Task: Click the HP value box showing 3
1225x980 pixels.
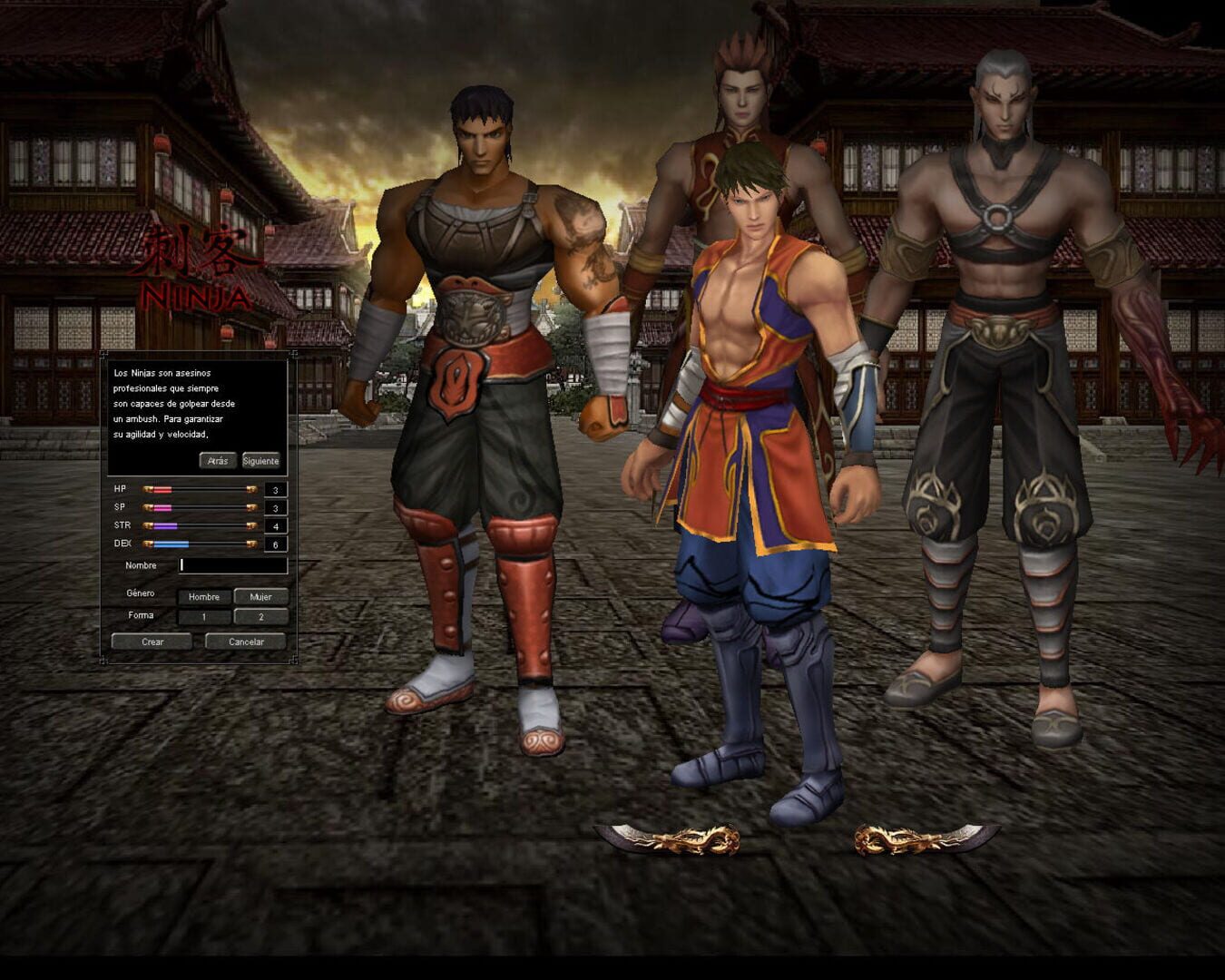Action: click(x=275, y=488)
